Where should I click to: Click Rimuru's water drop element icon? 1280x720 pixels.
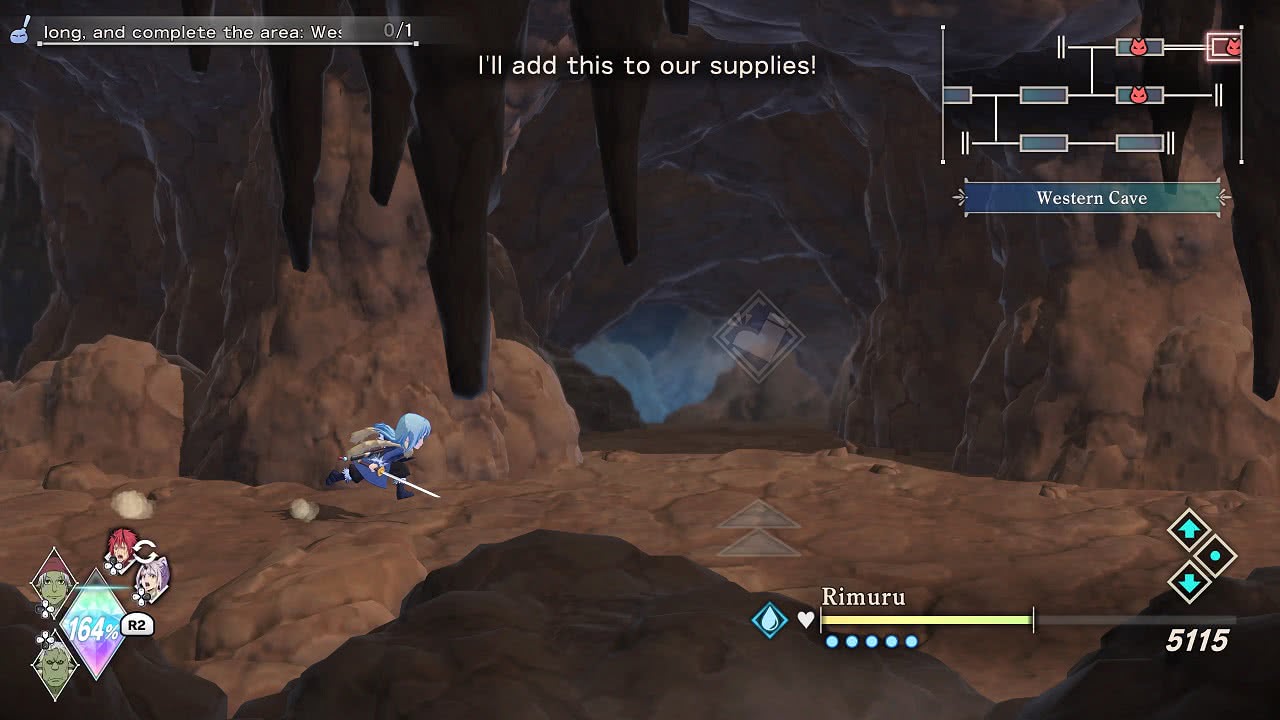(x=769, y=620)
